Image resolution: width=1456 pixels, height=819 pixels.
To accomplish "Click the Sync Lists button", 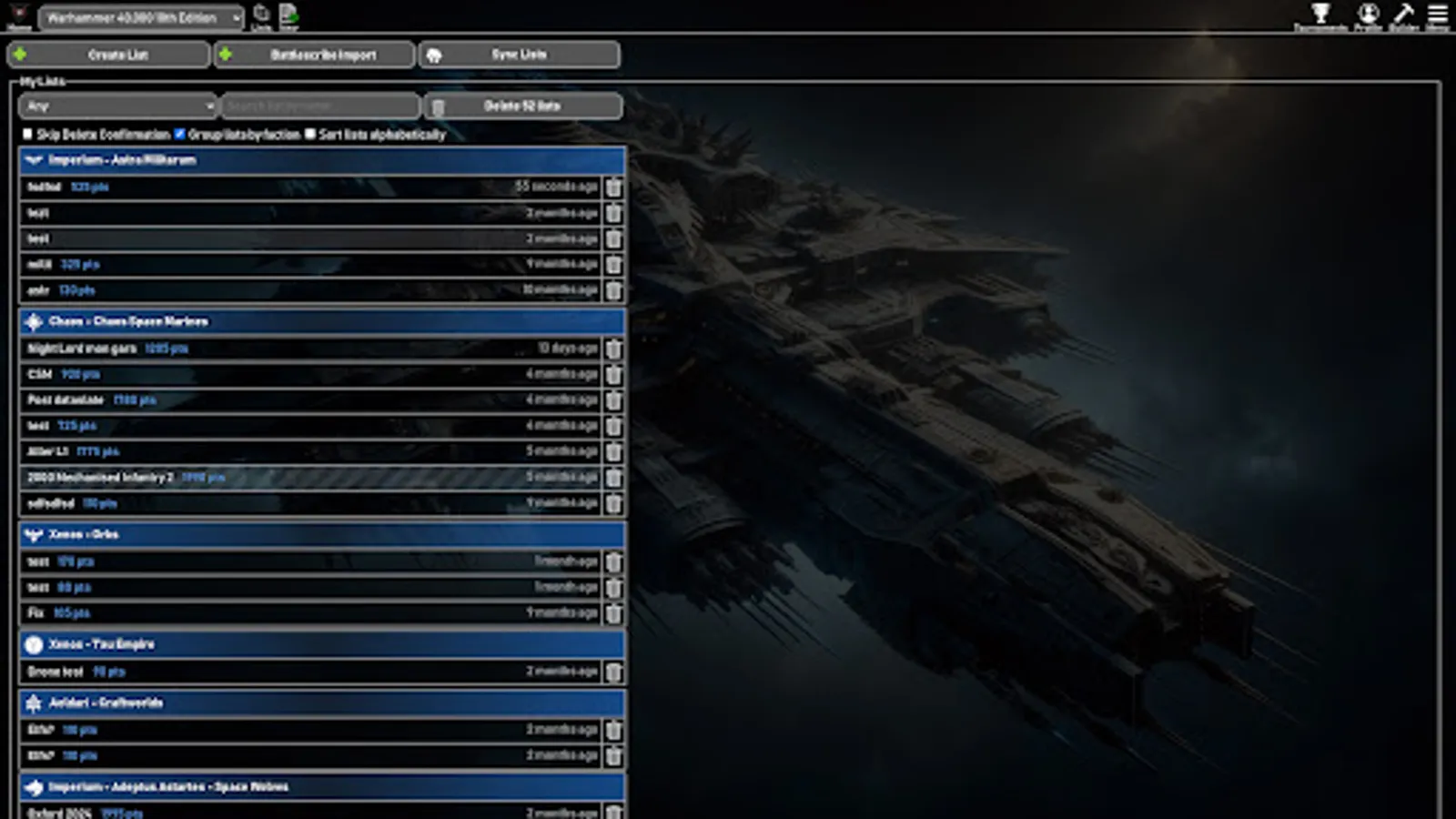I will click(x=518, y=55).
